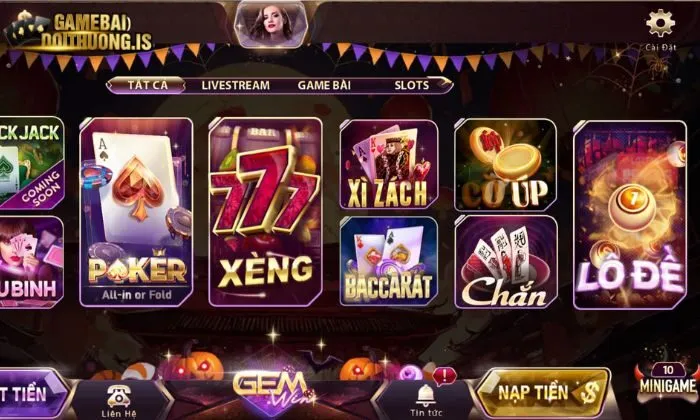This screenshot has height=420, width=700.
Task: Open the Cài Đặt settings gear
Action: (x=660, y=24)
